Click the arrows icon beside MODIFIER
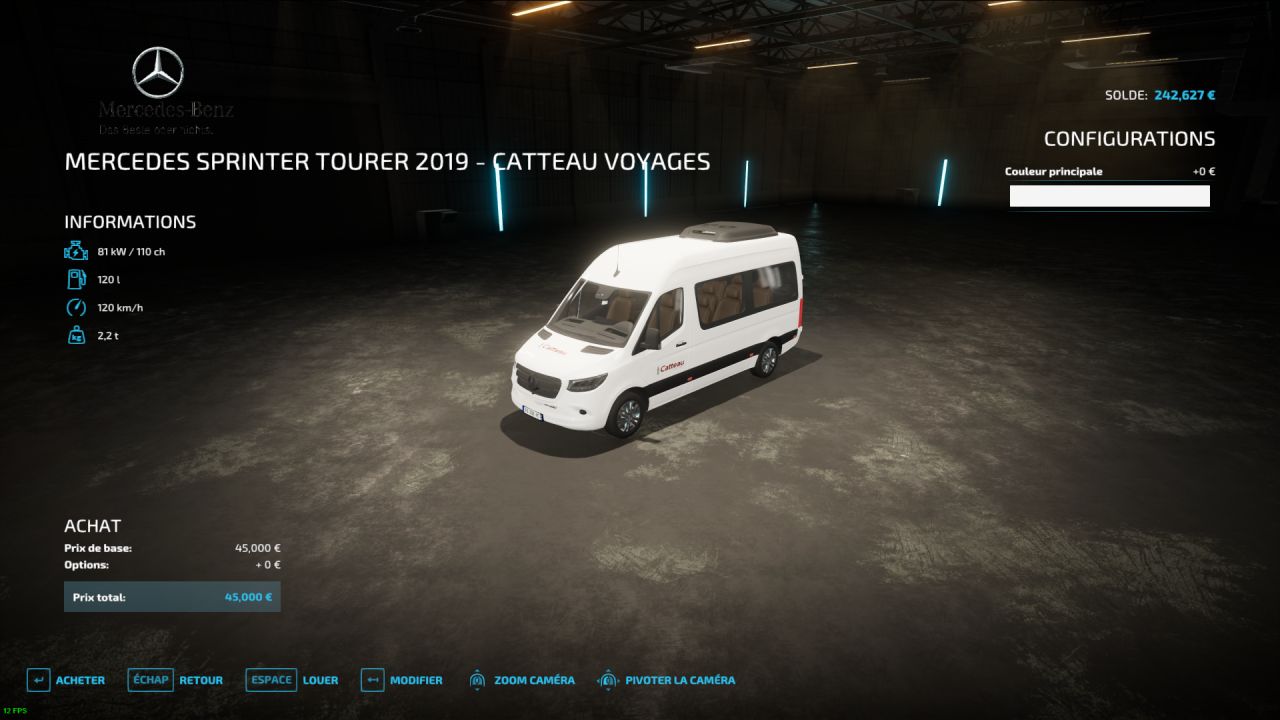This screenshot has height=720, width=1280. pos(374,680)
